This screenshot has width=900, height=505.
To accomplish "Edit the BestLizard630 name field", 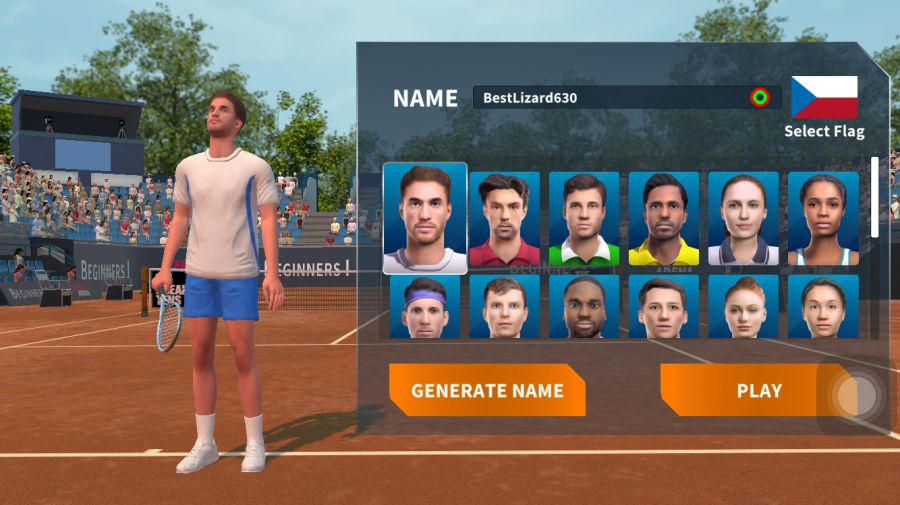I will [612, 98].
